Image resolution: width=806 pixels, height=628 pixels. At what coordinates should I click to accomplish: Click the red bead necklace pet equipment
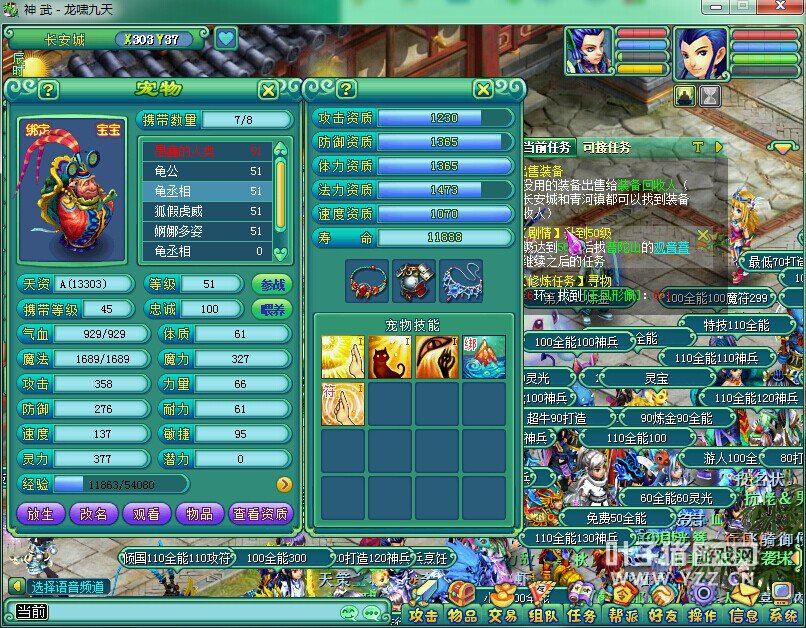tap(367, 281)
